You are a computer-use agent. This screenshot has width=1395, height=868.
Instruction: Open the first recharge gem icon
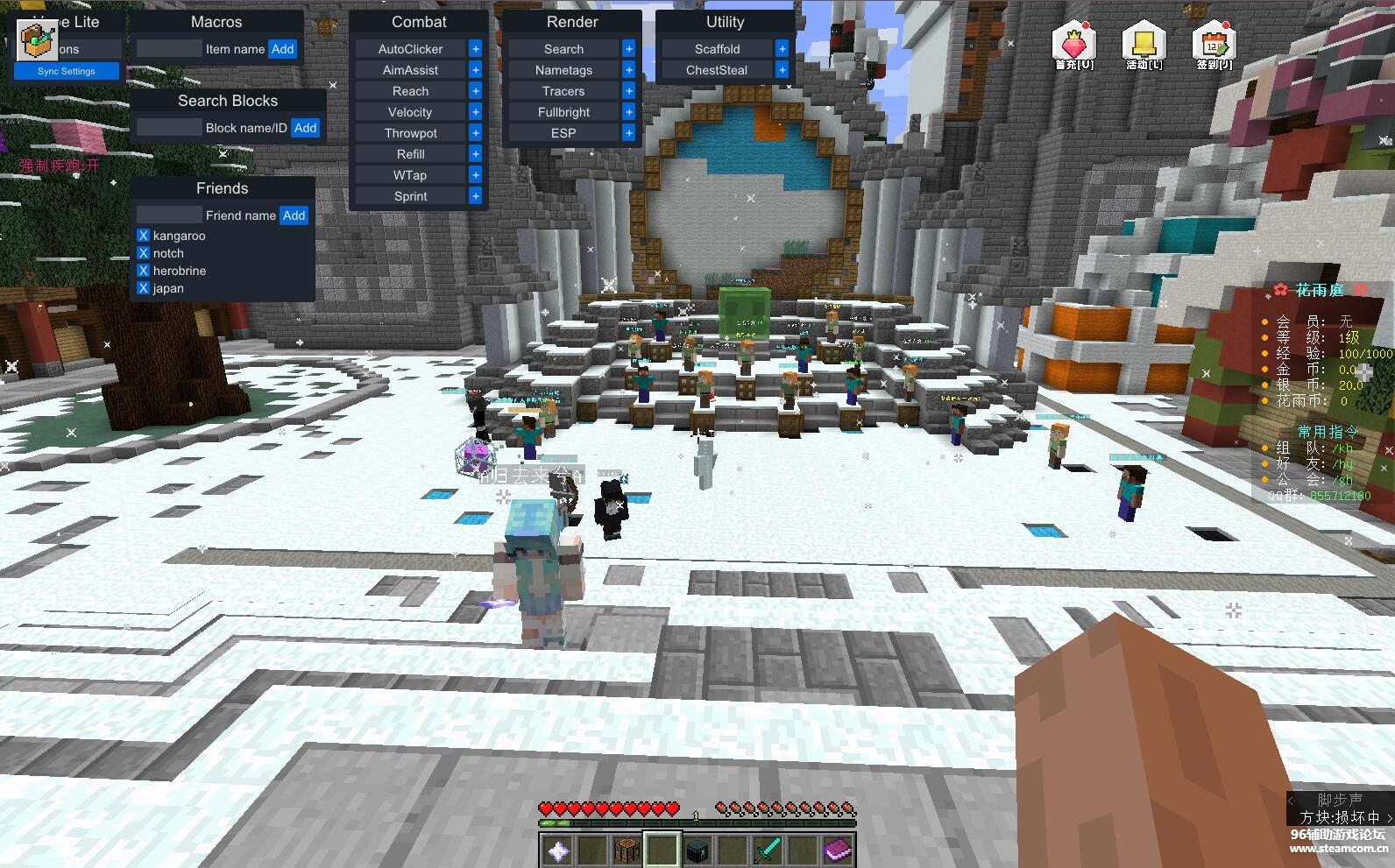[1074, 44]
